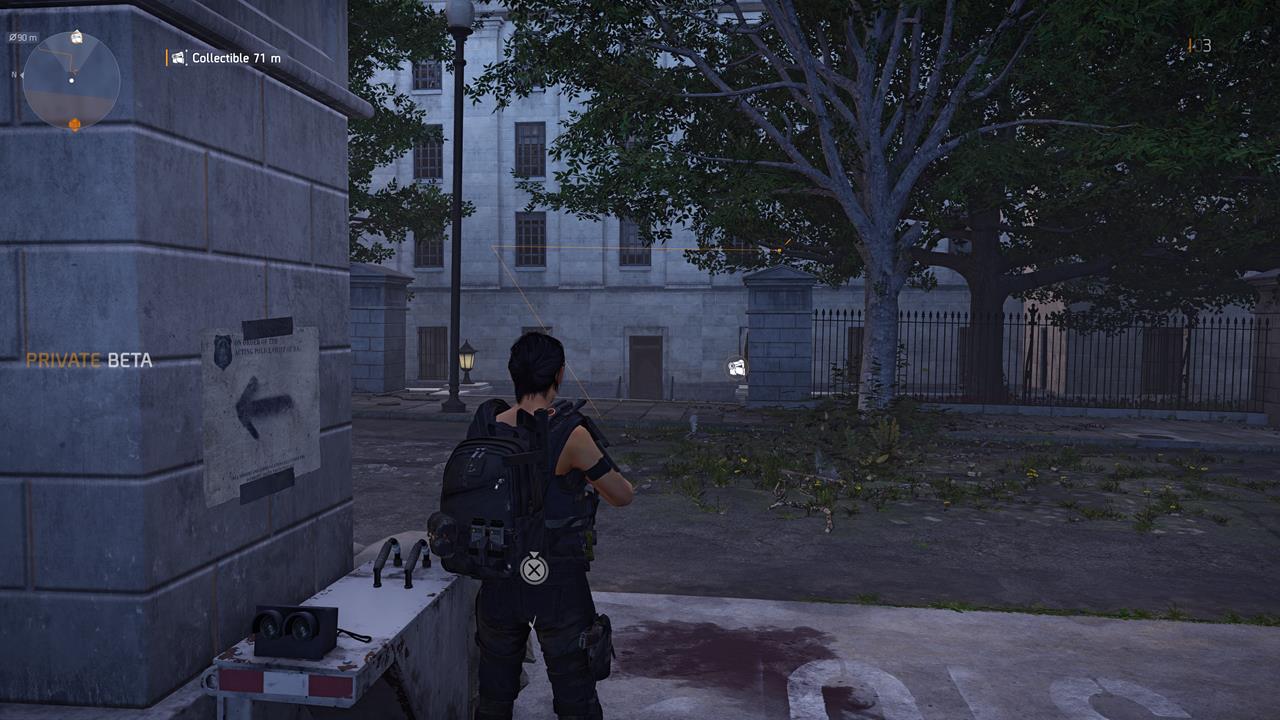This screenshot has height=720, width=1280.
Task: Click the Collectible objective icon in the HUD tracker
Action: [178, 58]
